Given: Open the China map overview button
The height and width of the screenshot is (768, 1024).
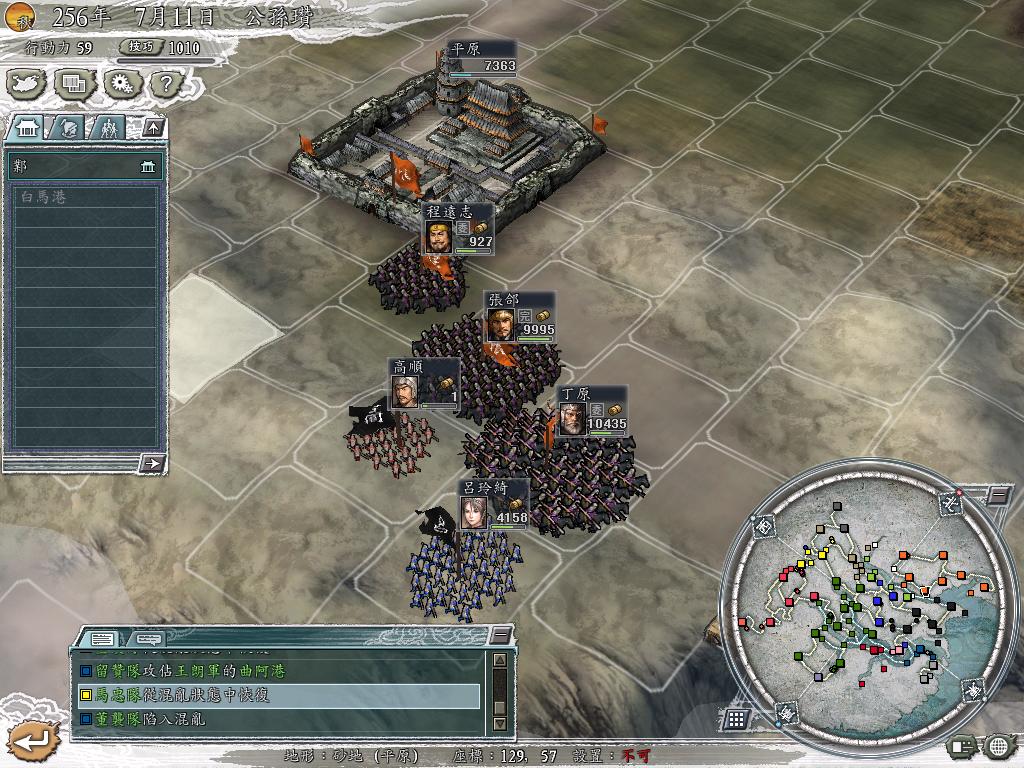Looking at the screenshot, I should coord(28,84).
